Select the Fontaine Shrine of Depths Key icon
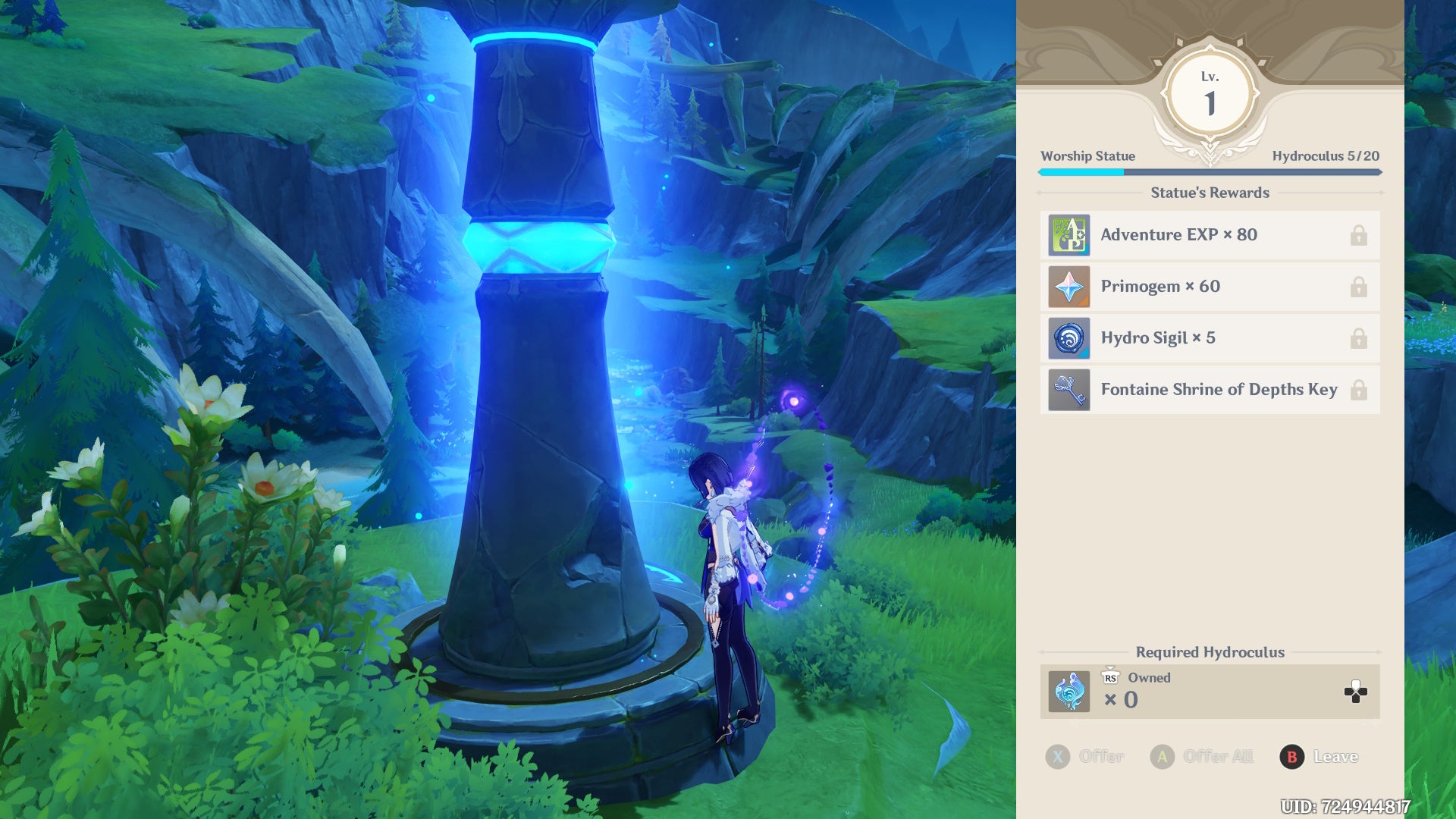 [x=1068, y=390]
